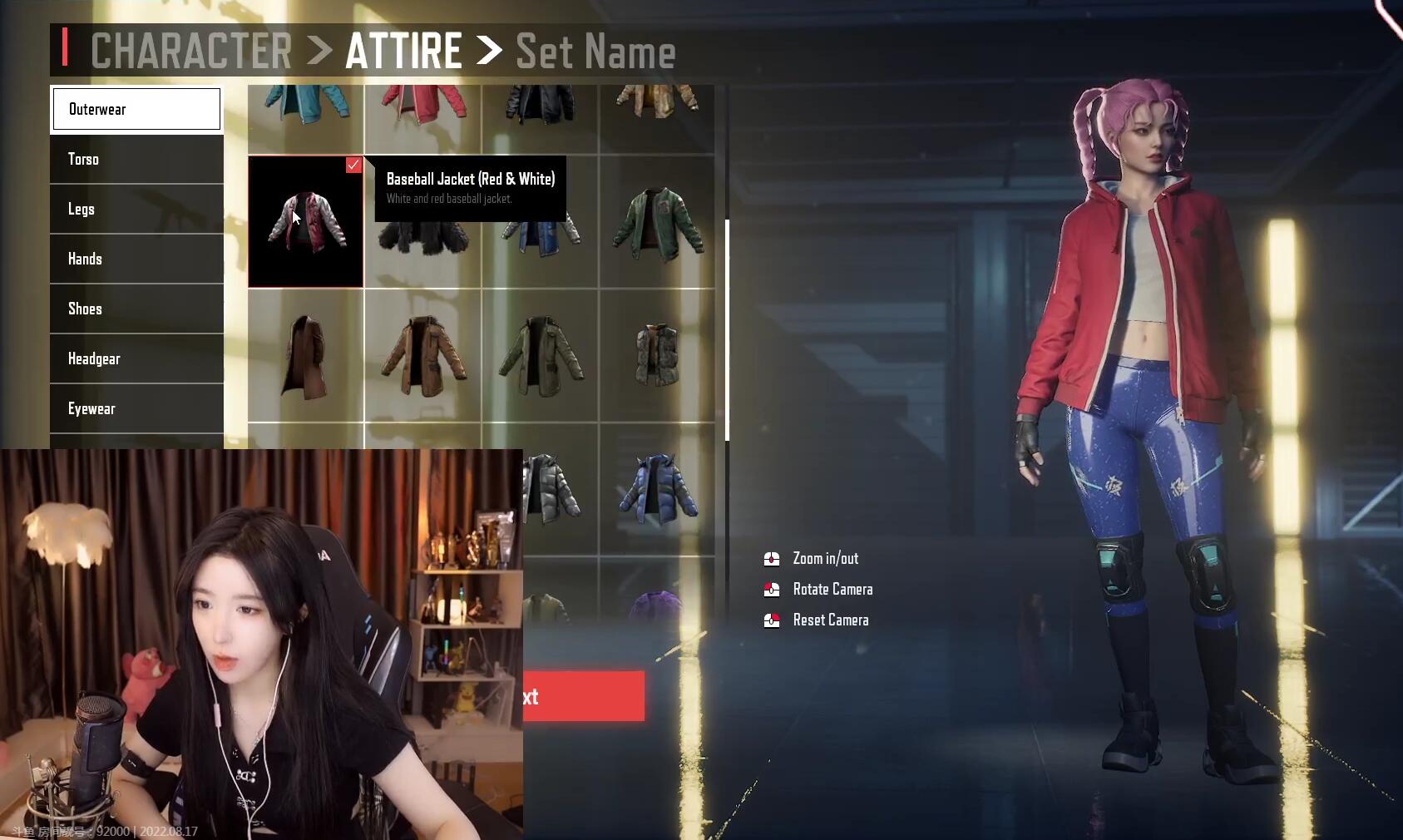Screen dimensions: 1403x840
Task: Switch to the Shoes category
Action: (136, 309)
